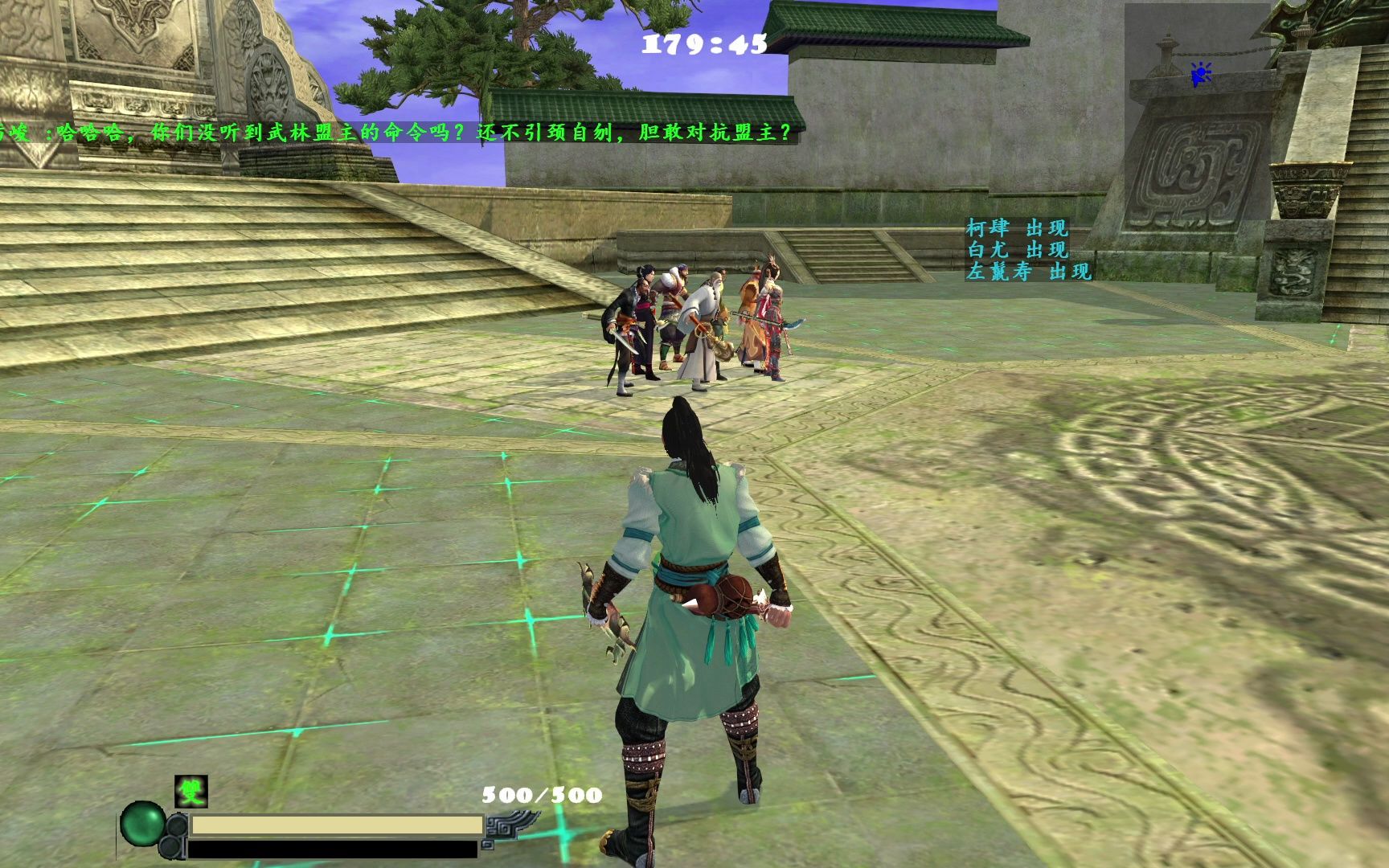Select the blue player marker on minimap
This screenshot has height=868, width=1389.
pos(1200,75)
